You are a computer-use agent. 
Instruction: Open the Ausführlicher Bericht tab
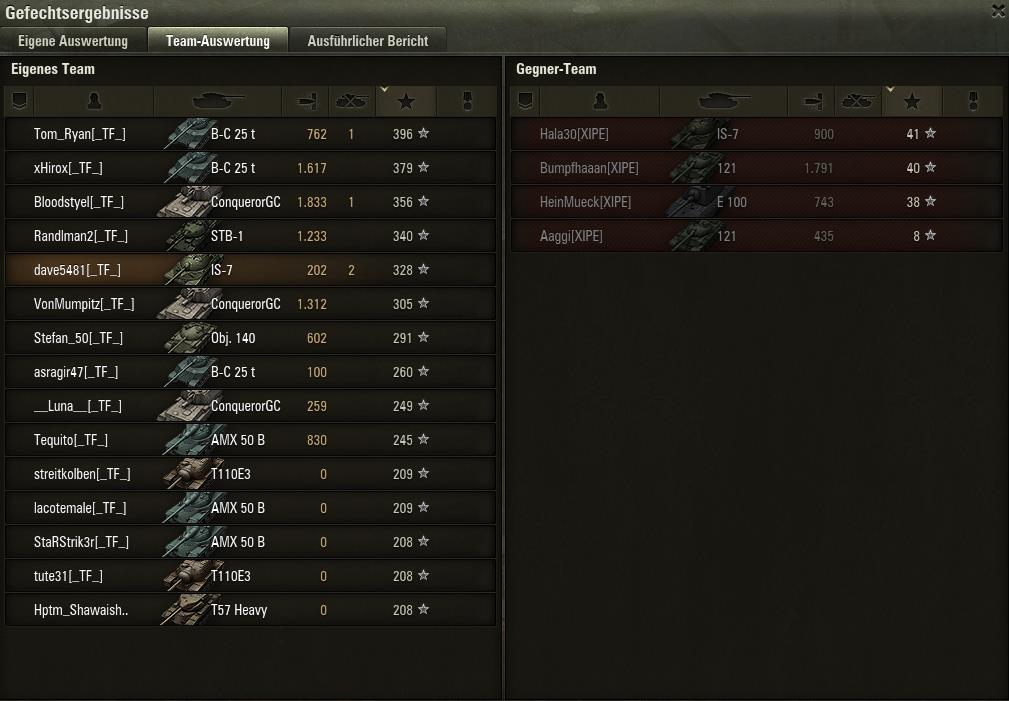(368, 41)
